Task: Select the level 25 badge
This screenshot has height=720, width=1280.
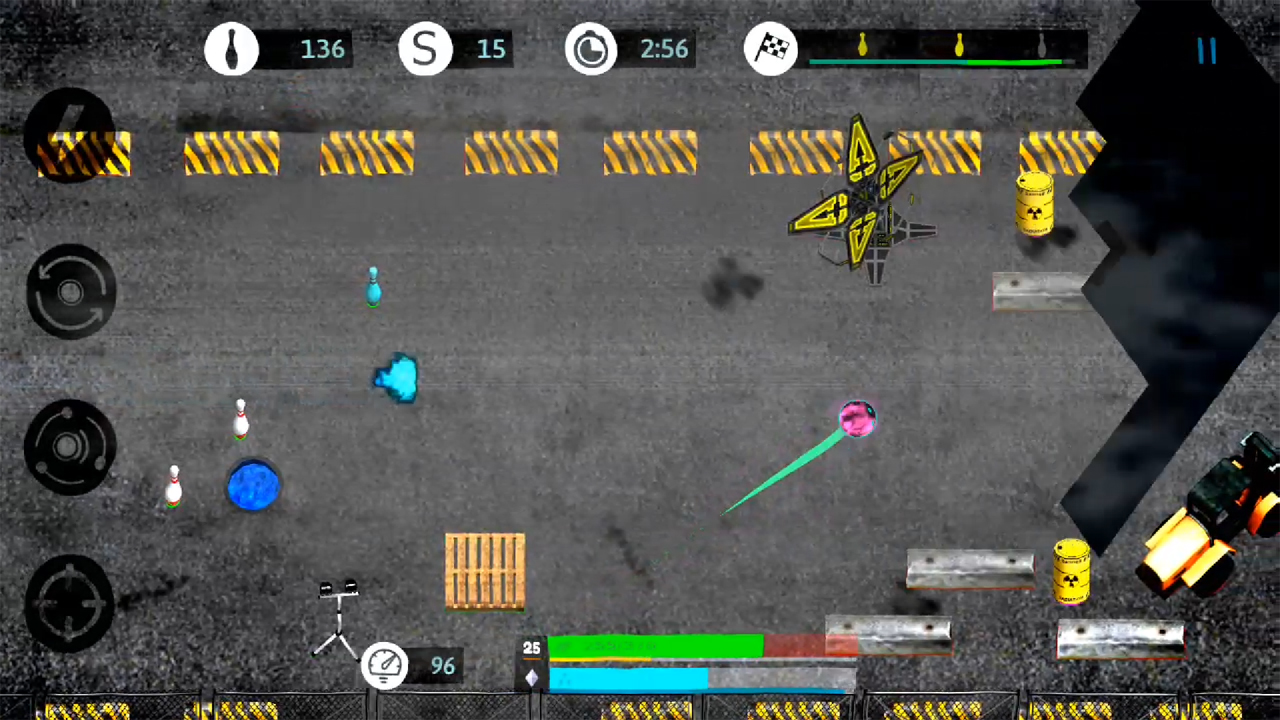Action: 531,648
